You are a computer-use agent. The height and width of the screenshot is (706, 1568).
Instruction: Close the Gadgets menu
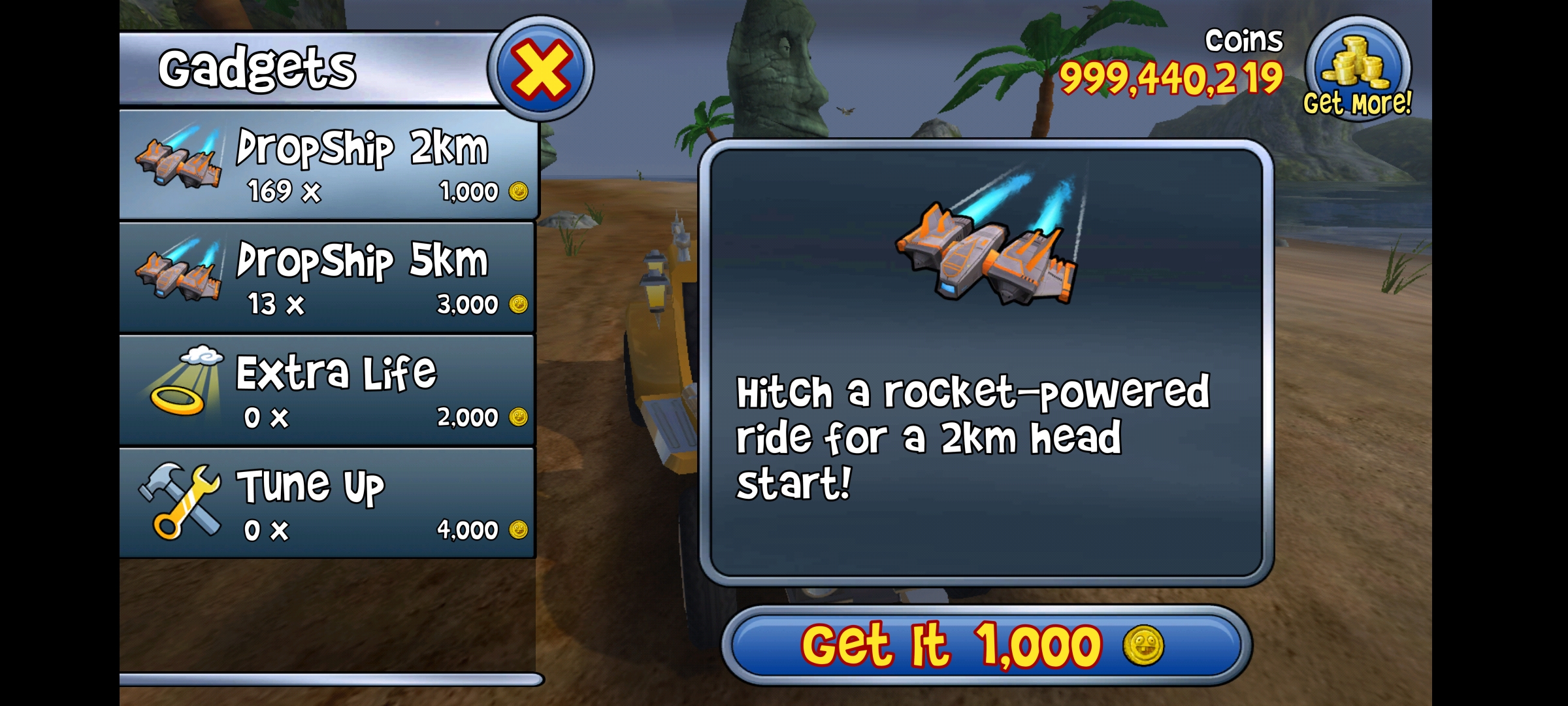(x=541, y=69)
